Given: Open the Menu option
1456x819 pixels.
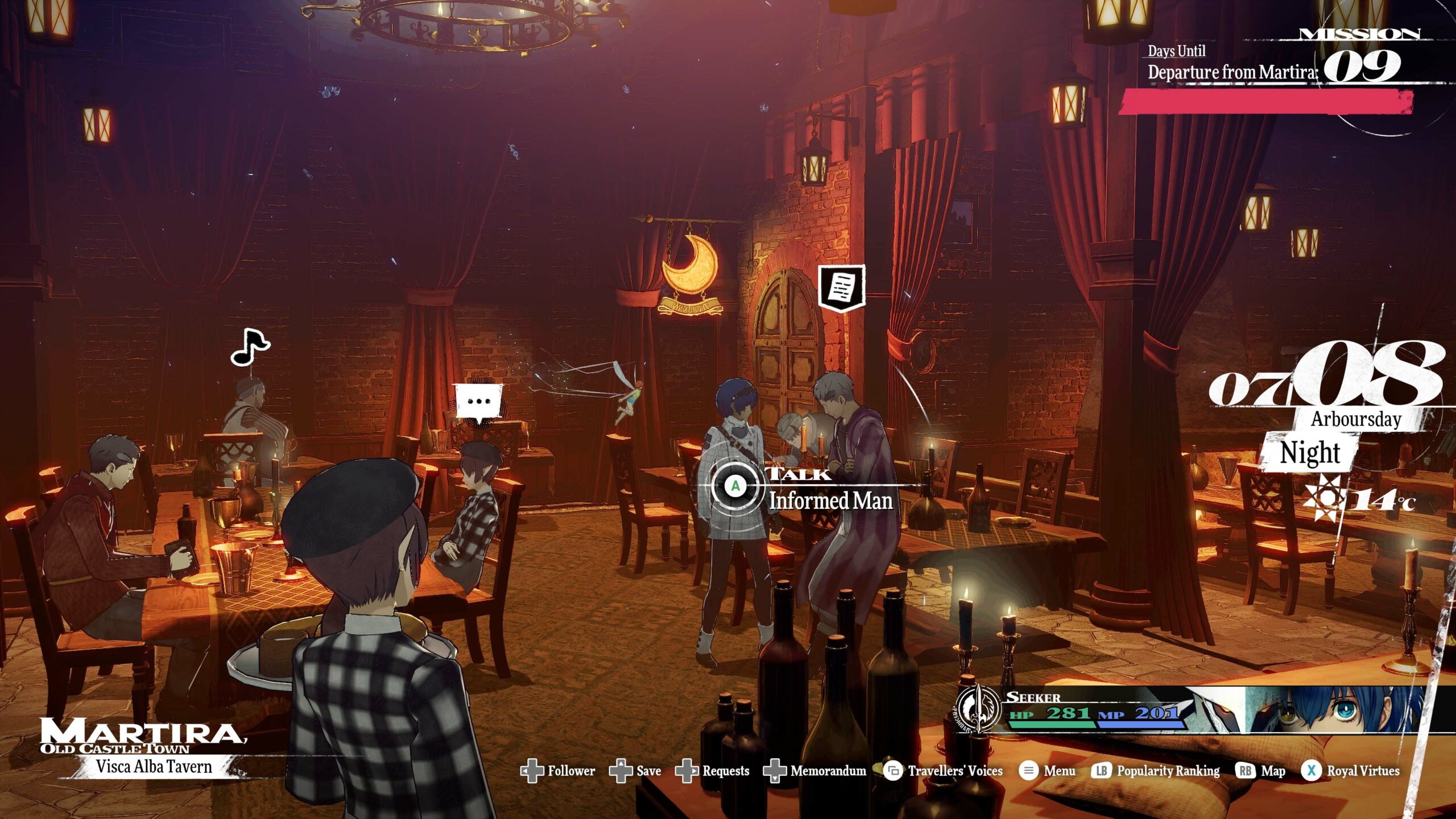Looking at the screenshot, I should click(1047, 771).
